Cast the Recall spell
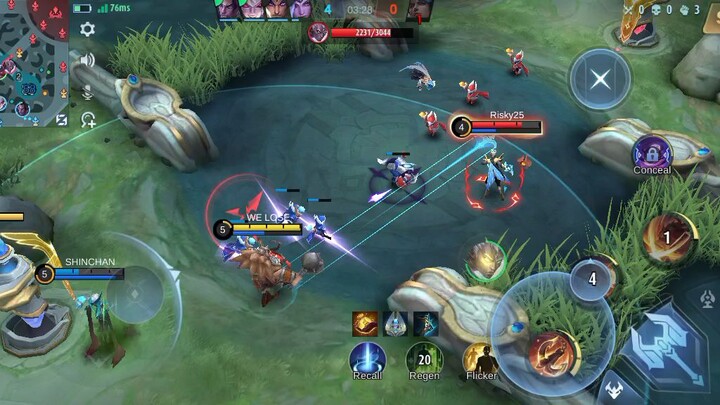This screenshot has width=720, height=405. pos(367,358)
